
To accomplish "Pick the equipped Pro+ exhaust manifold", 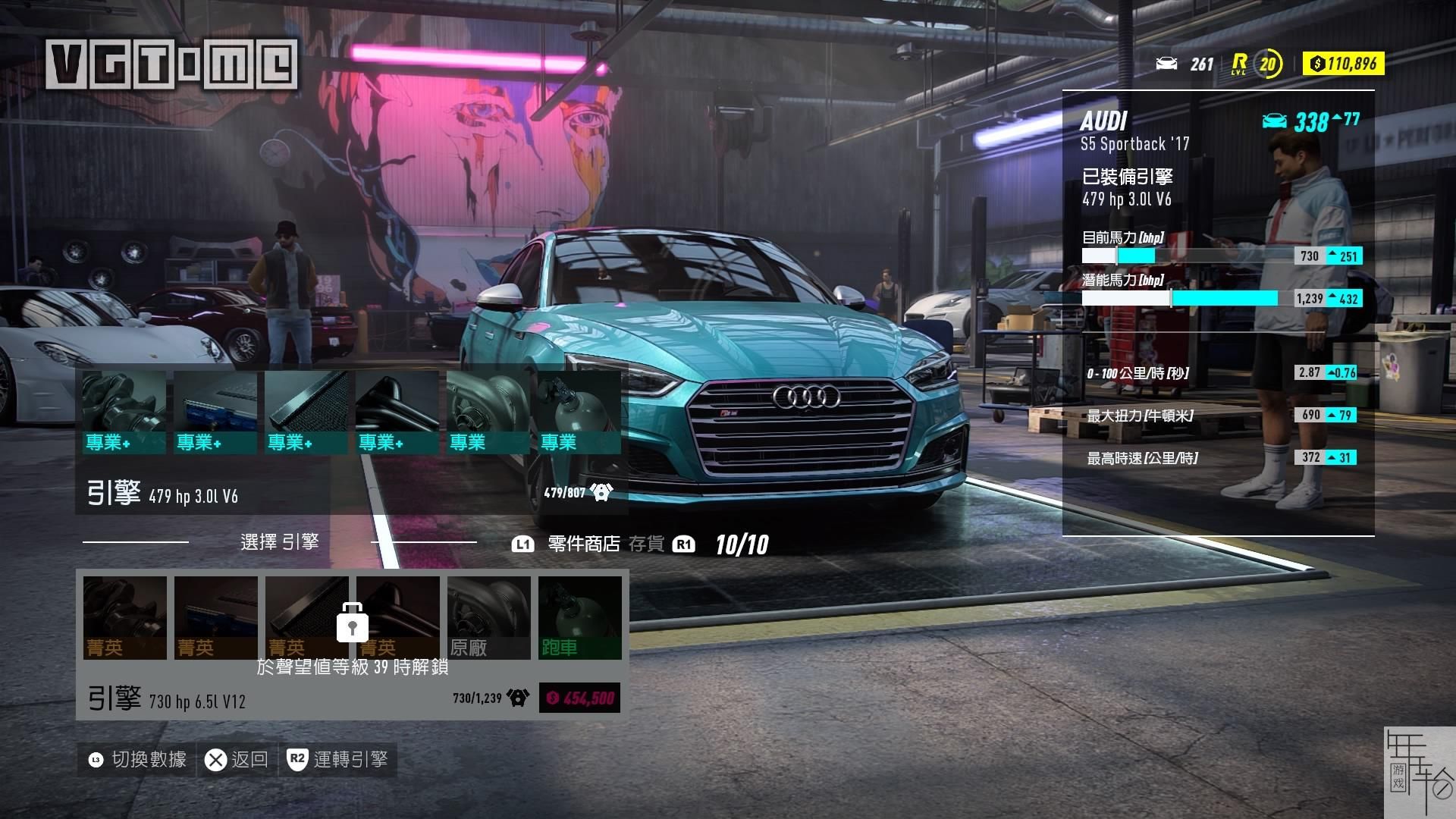I will click(x=397, y=413).
